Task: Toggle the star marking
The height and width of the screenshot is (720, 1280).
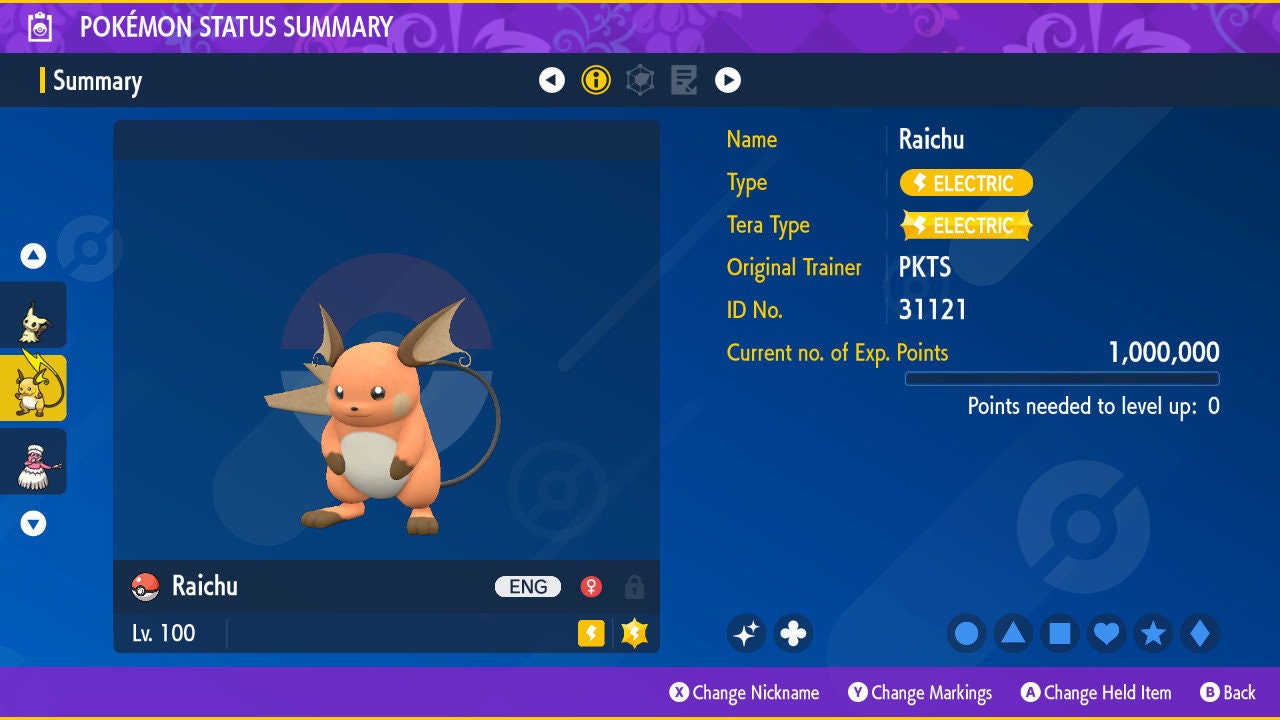Action: click(1153, 633)
